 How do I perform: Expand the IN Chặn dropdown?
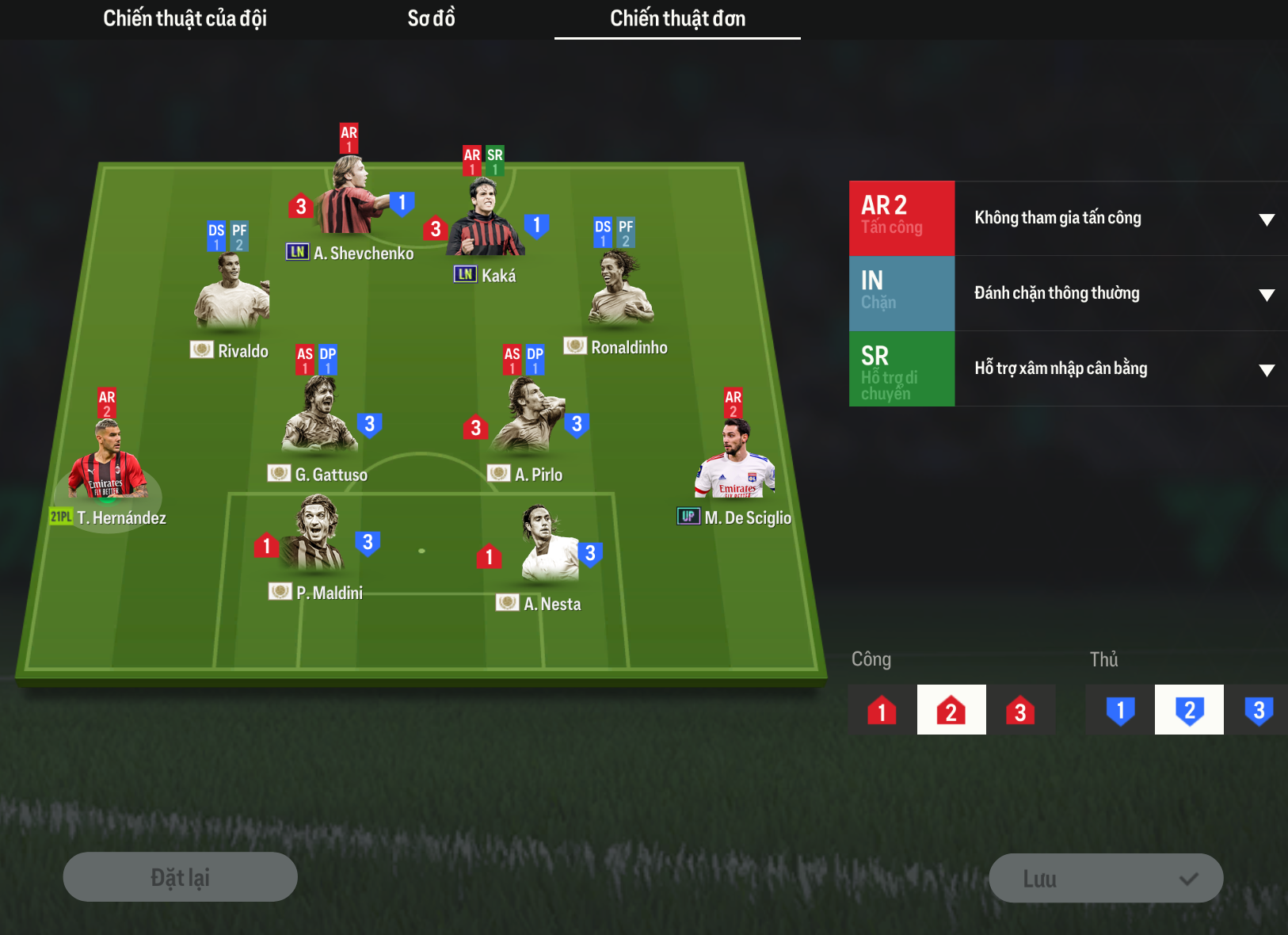tap(1120, 294)
